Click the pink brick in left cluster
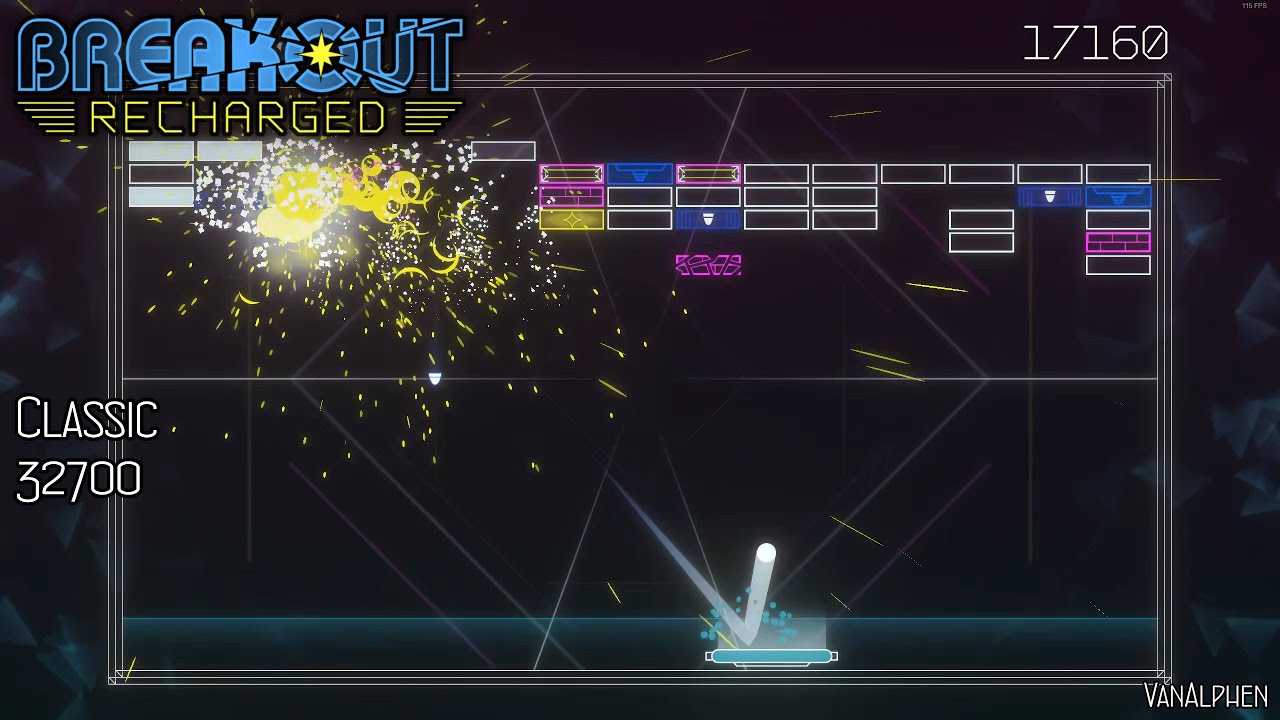This screenshot has height=720, width=1280. point(572,196)
